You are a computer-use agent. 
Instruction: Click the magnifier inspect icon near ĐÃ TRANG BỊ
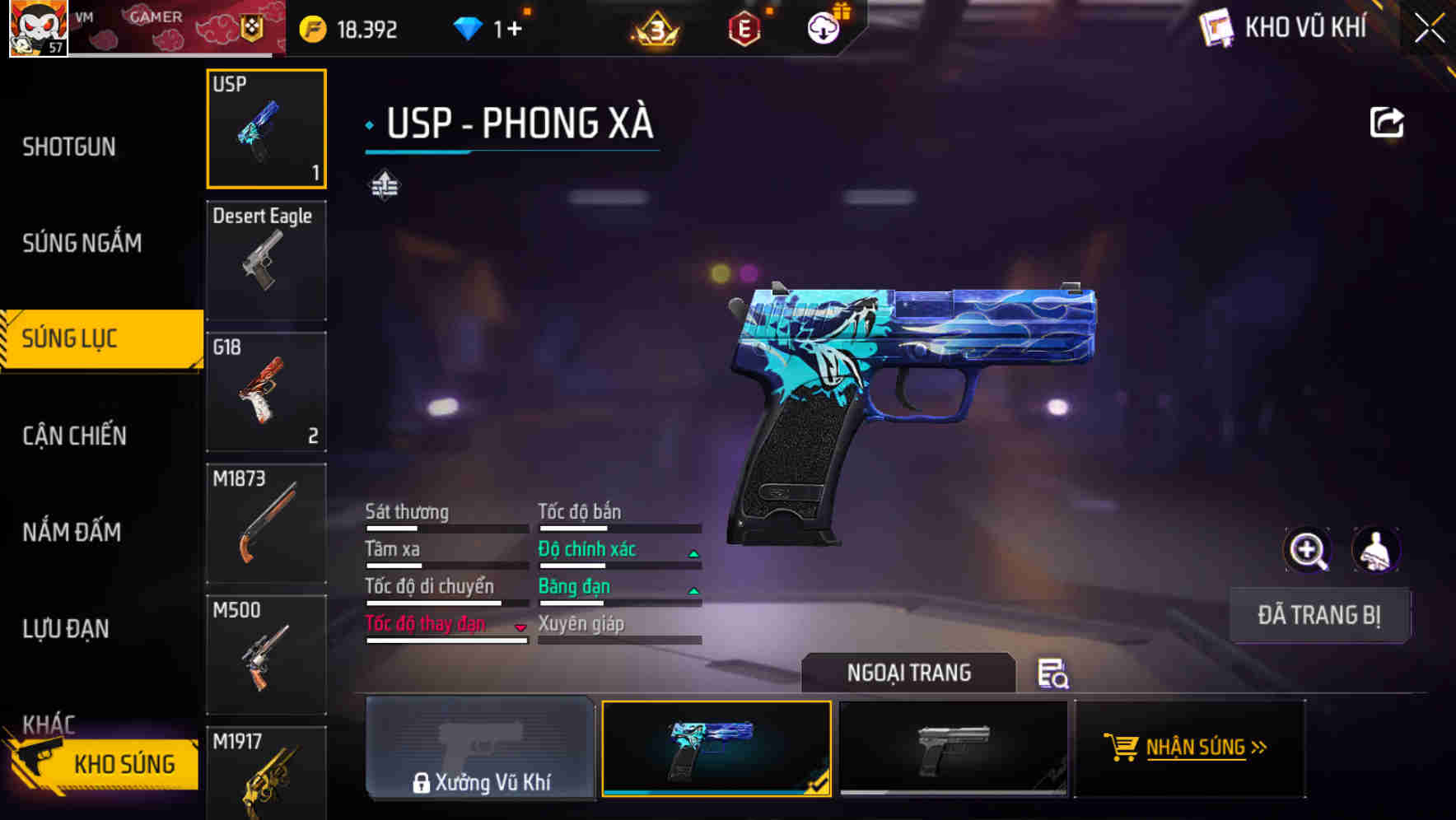click(x=1309, y=549)
